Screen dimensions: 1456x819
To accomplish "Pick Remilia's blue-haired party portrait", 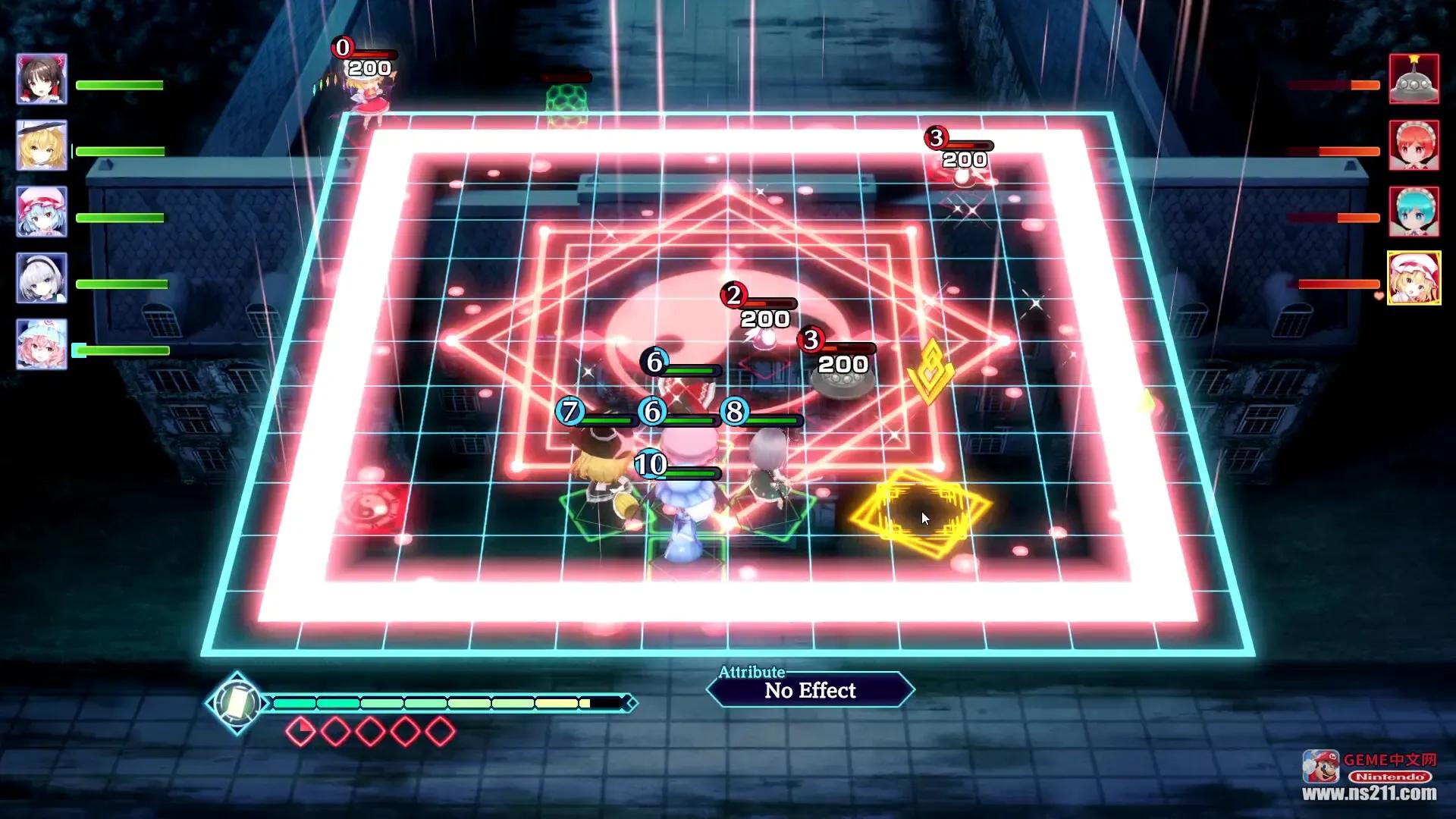I will click(x=42, y=212).
